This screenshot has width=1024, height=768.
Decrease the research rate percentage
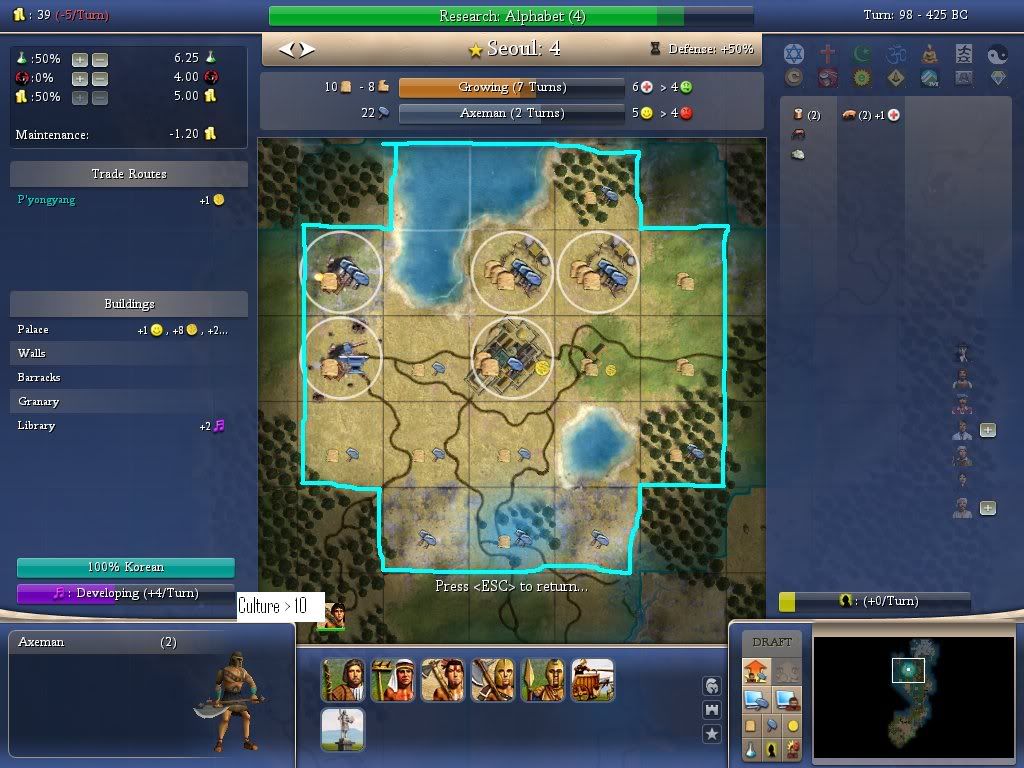[99, 59]
